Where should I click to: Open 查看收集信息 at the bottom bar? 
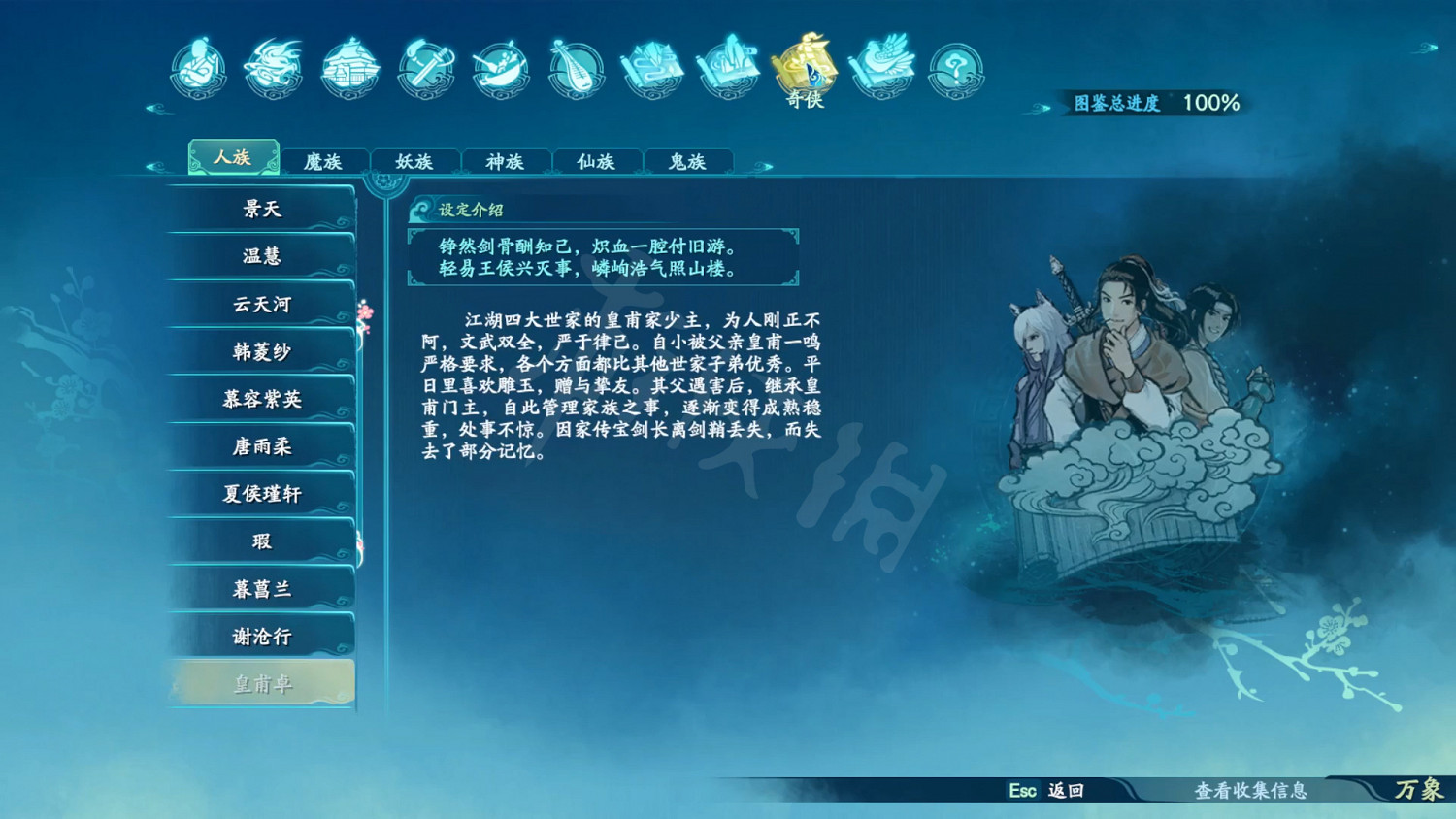[x=1251, y=792]
